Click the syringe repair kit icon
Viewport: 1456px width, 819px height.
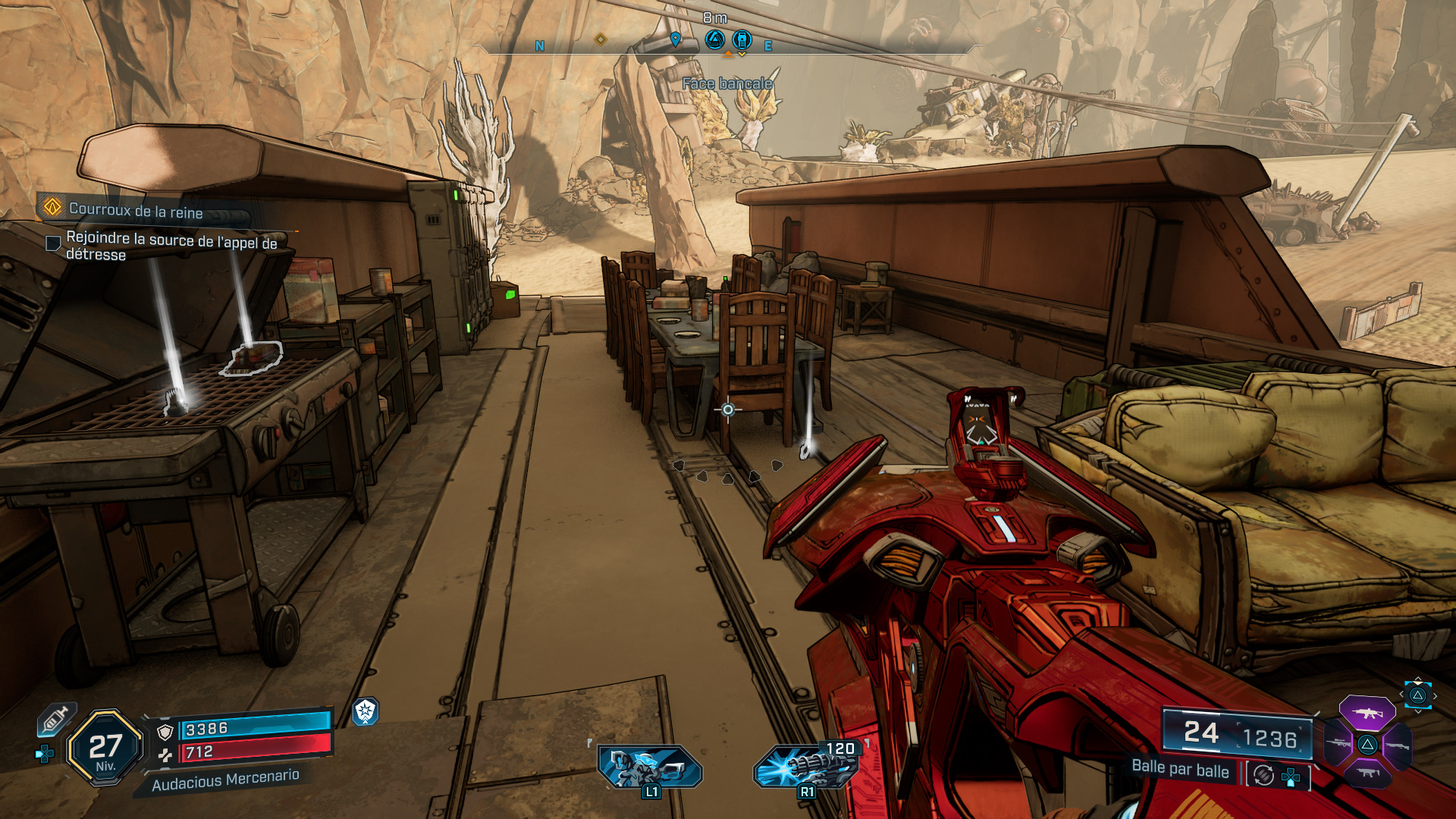click(55, 719)
